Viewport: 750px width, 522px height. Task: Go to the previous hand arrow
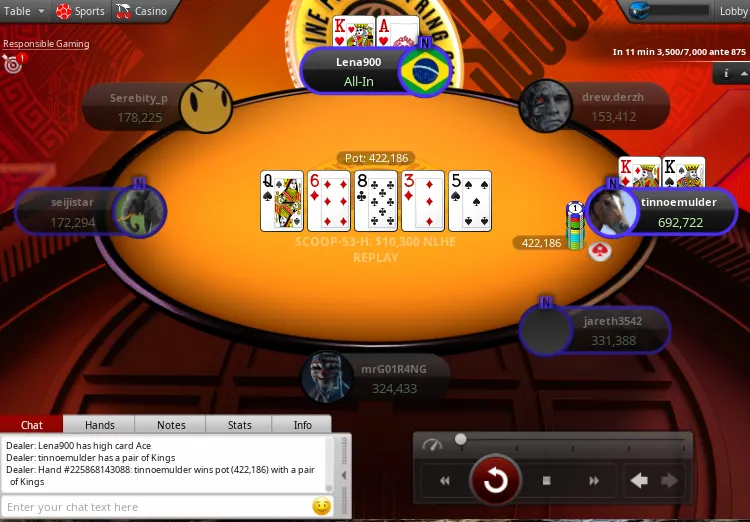640,481
